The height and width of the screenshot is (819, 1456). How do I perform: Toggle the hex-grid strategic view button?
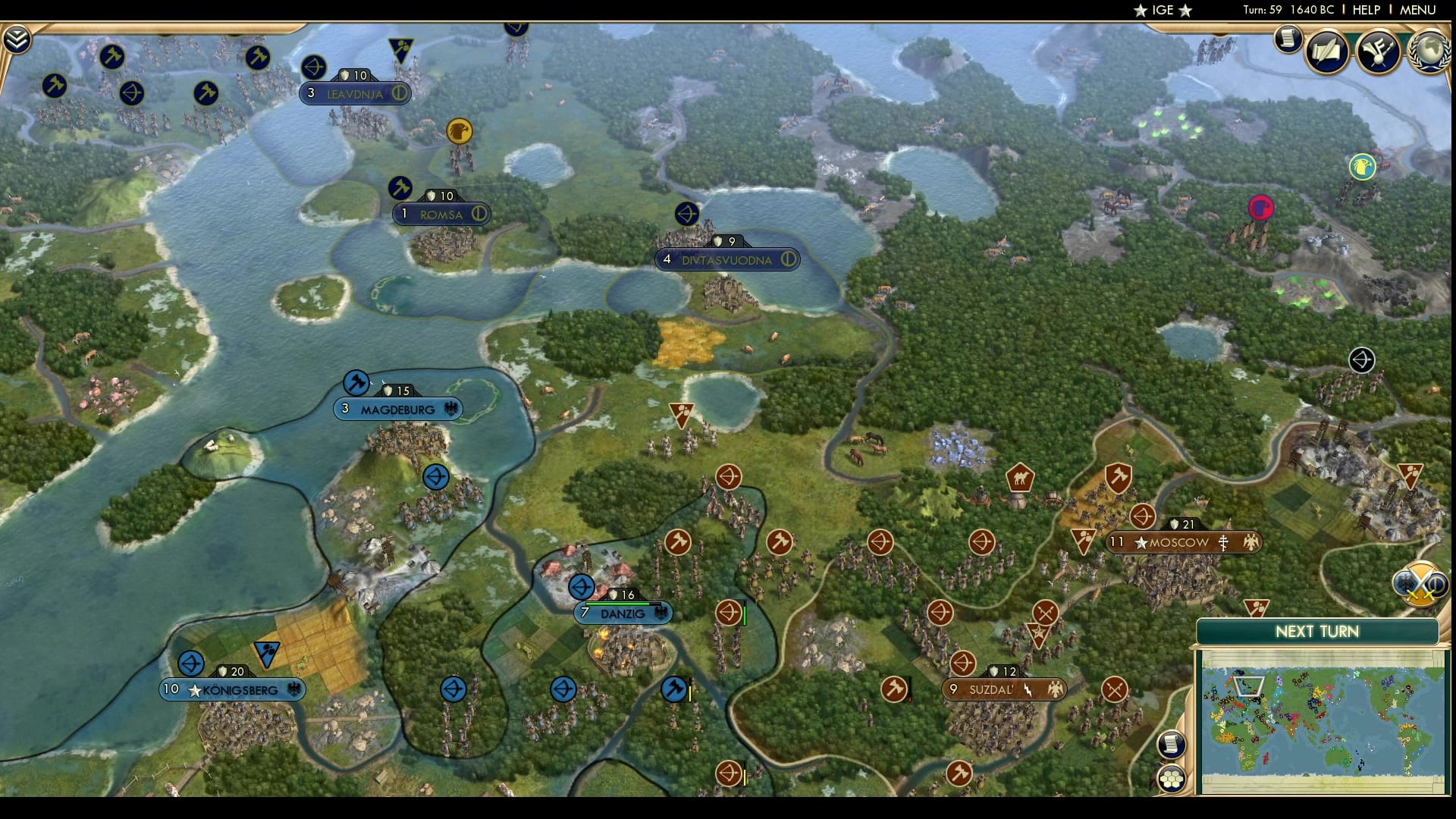pyautogui.click(x=1172, y=777)
